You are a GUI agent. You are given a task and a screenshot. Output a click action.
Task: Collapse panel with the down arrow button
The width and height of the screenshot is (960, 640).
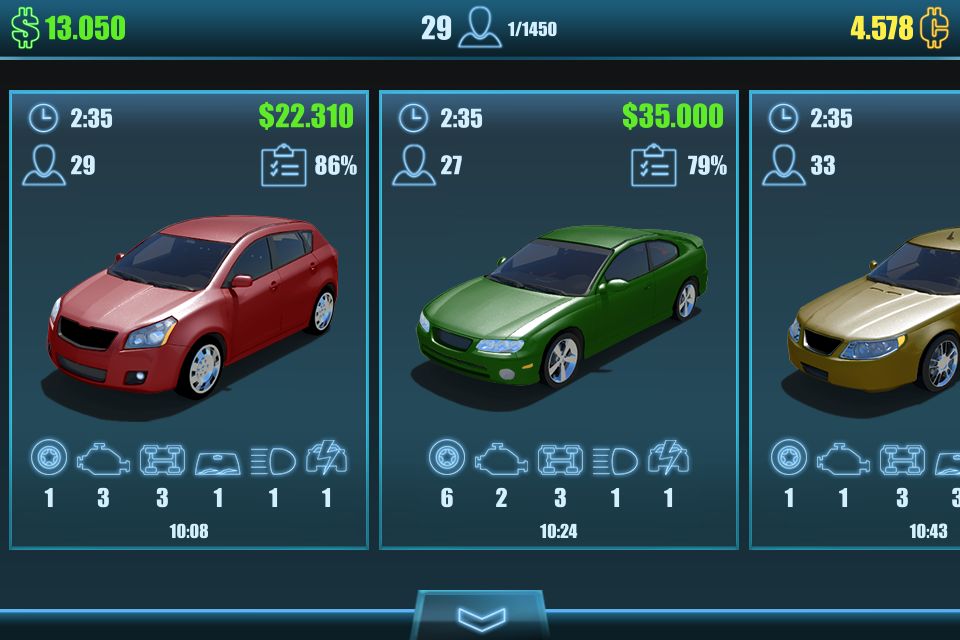480,614
